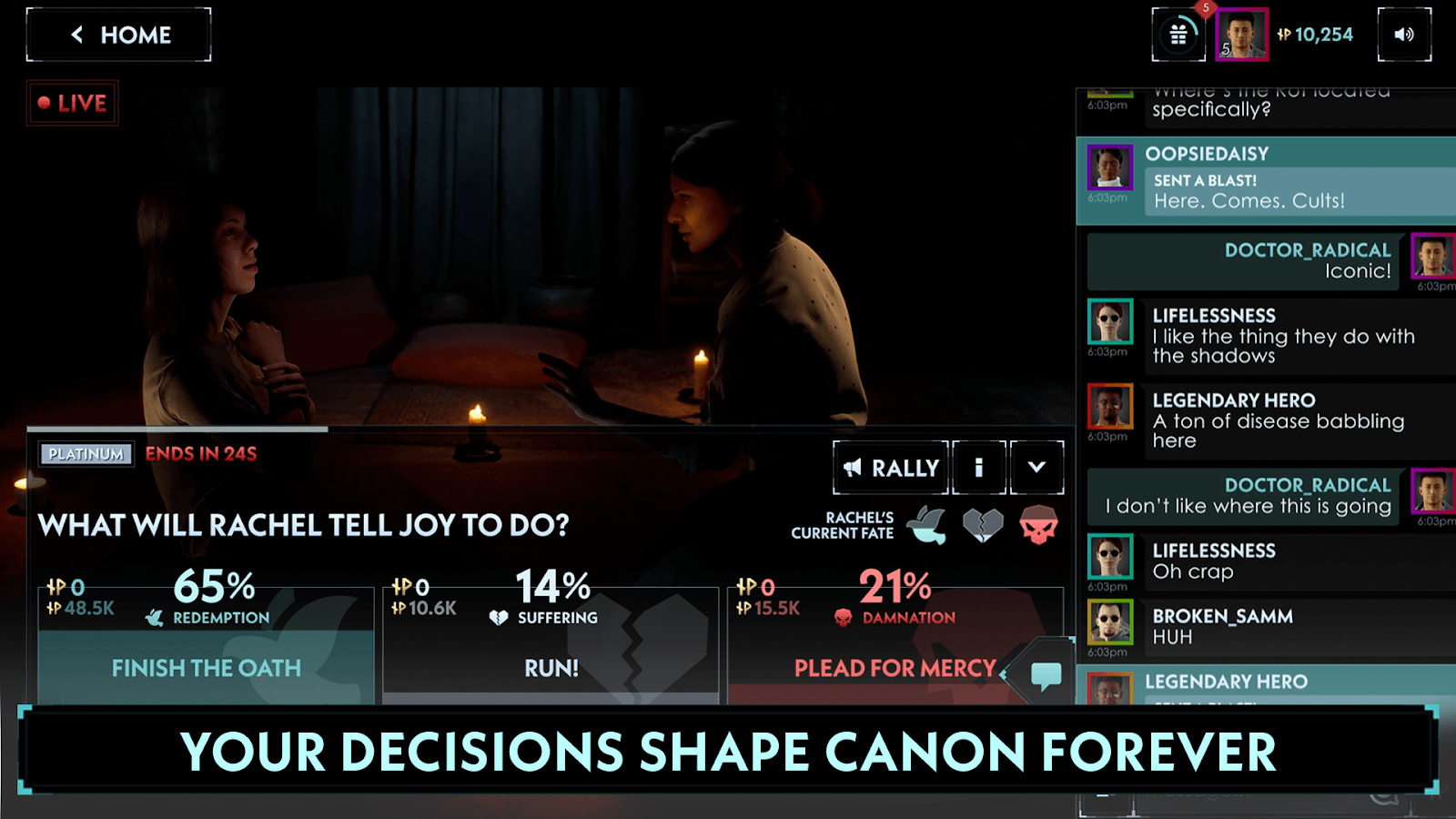Select the dove Redemption fate icon
Viewport: 1456px width, 819px height.
(927, 523)
